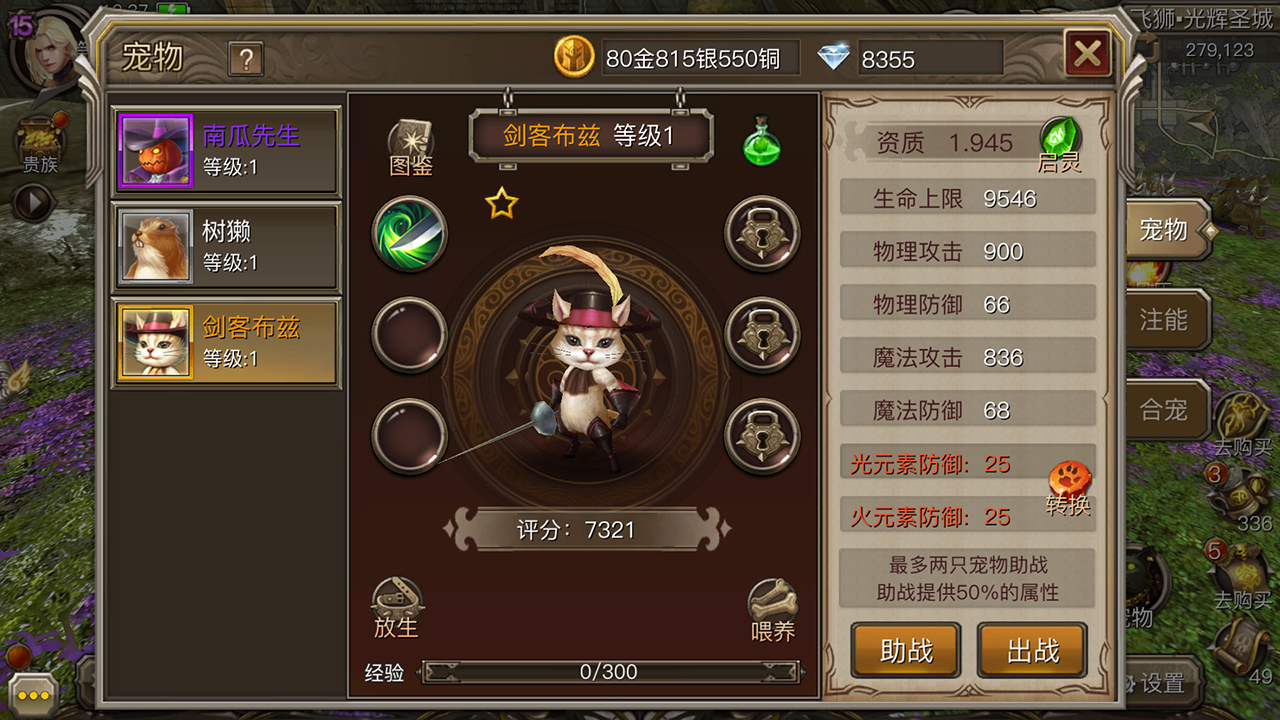The height and width of the screenshot is (720, 1280).
Task: Switch to the 宠物 side tab
Action: (x=1164, y=230)
